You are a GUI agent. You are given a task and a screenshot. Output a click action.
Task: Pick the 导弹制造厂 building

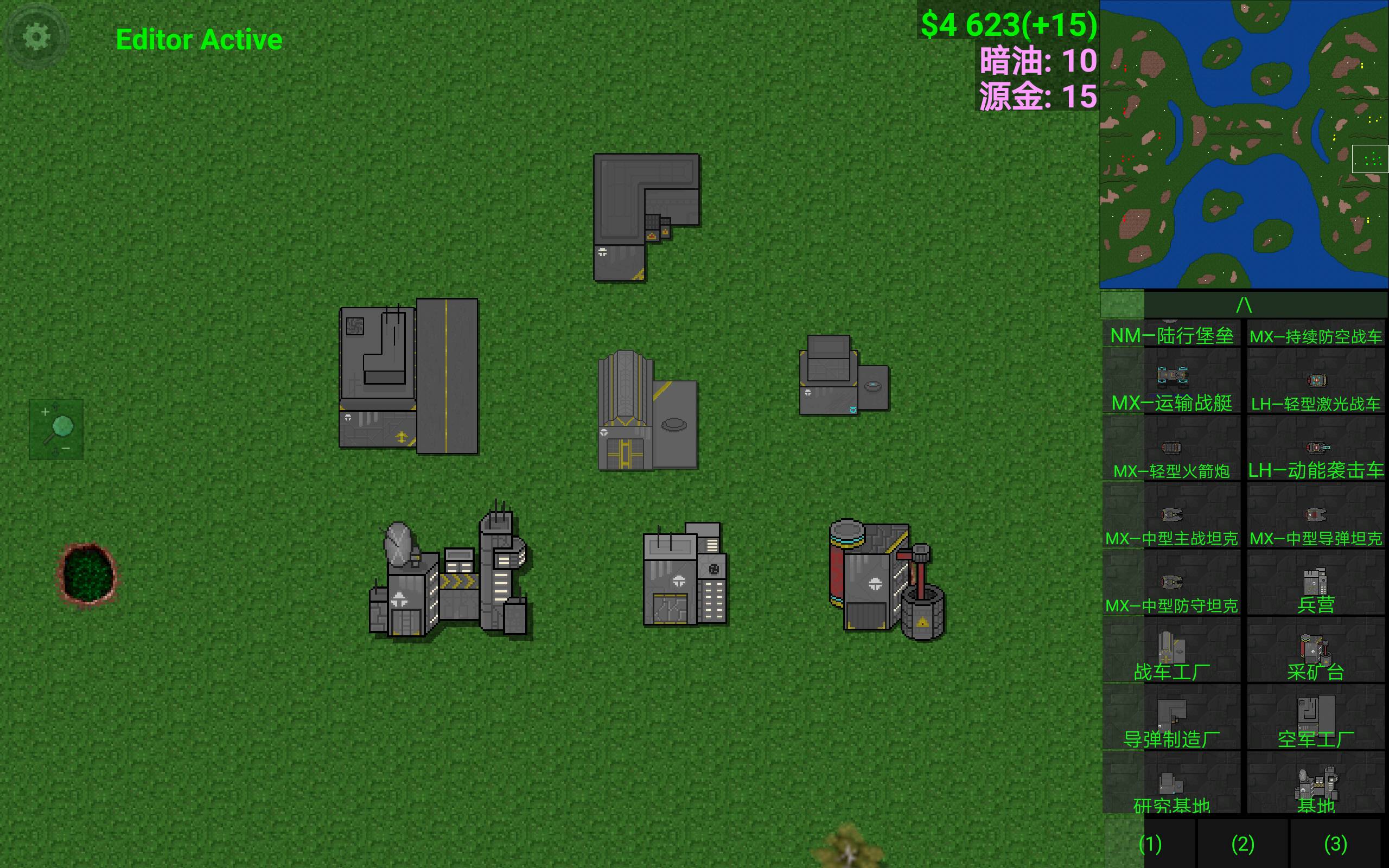(1171, 718)
